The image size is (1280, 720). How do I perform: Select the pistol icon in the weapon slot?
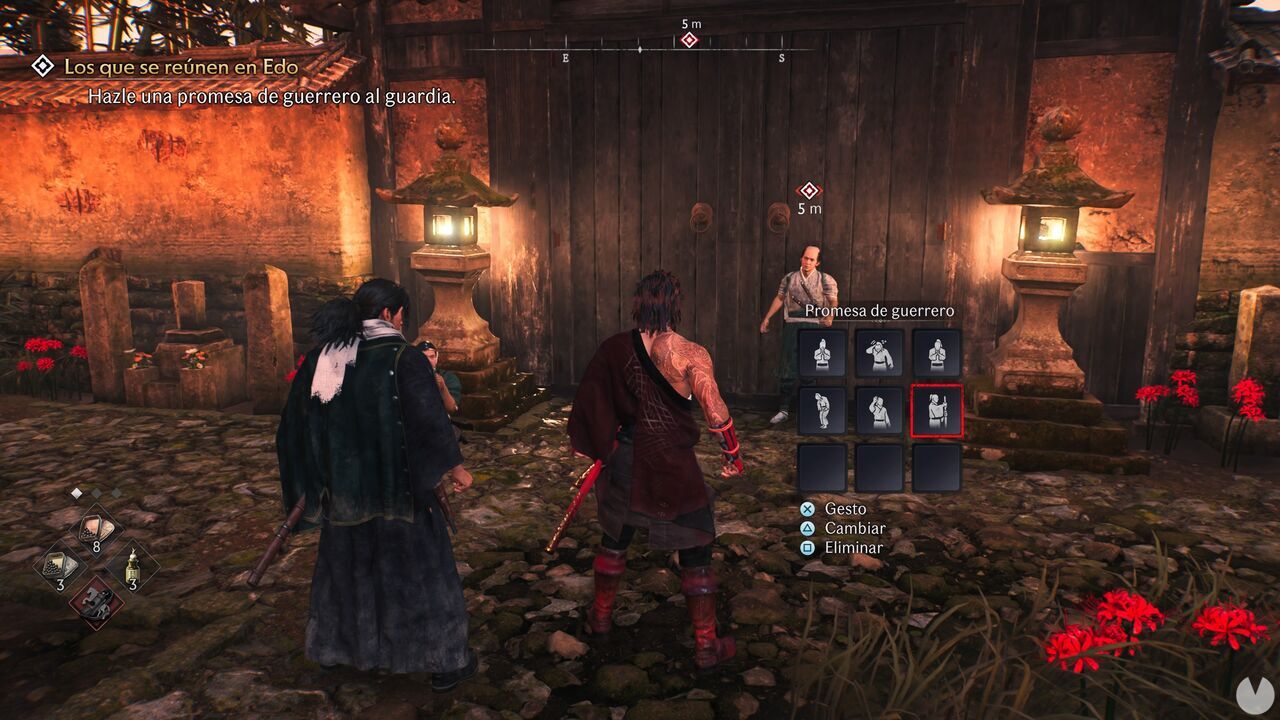[x=96, y=602]
